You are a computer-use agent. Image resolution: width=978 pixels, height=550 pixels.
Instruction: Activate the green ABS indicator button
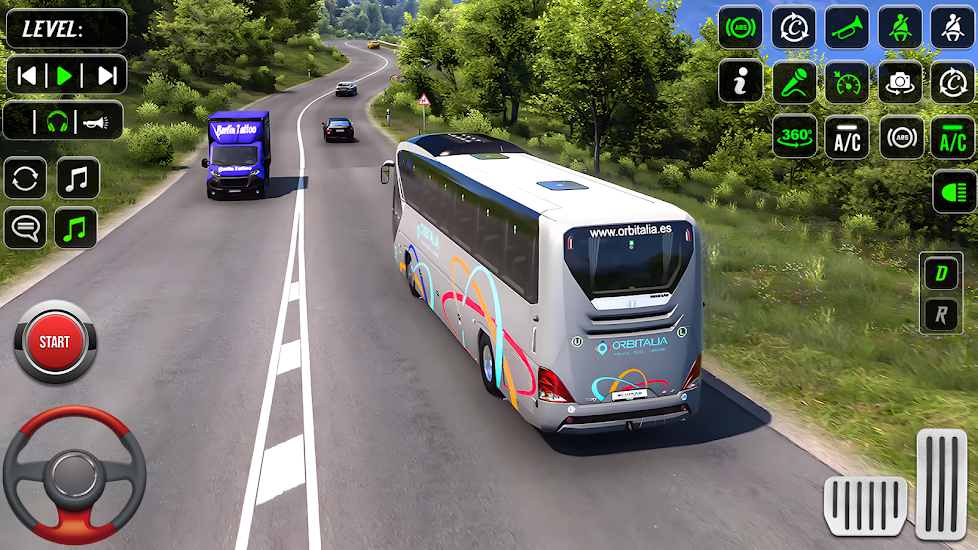pyautogui.click(x=741, y=28)
